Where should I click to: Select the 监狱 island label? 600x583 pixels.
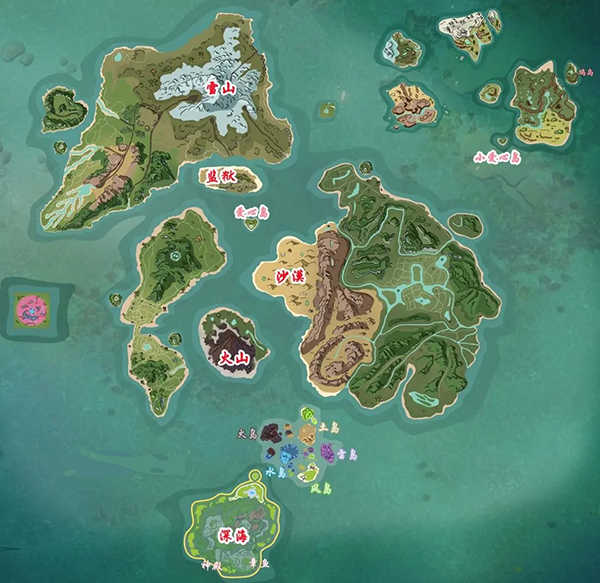217,177
